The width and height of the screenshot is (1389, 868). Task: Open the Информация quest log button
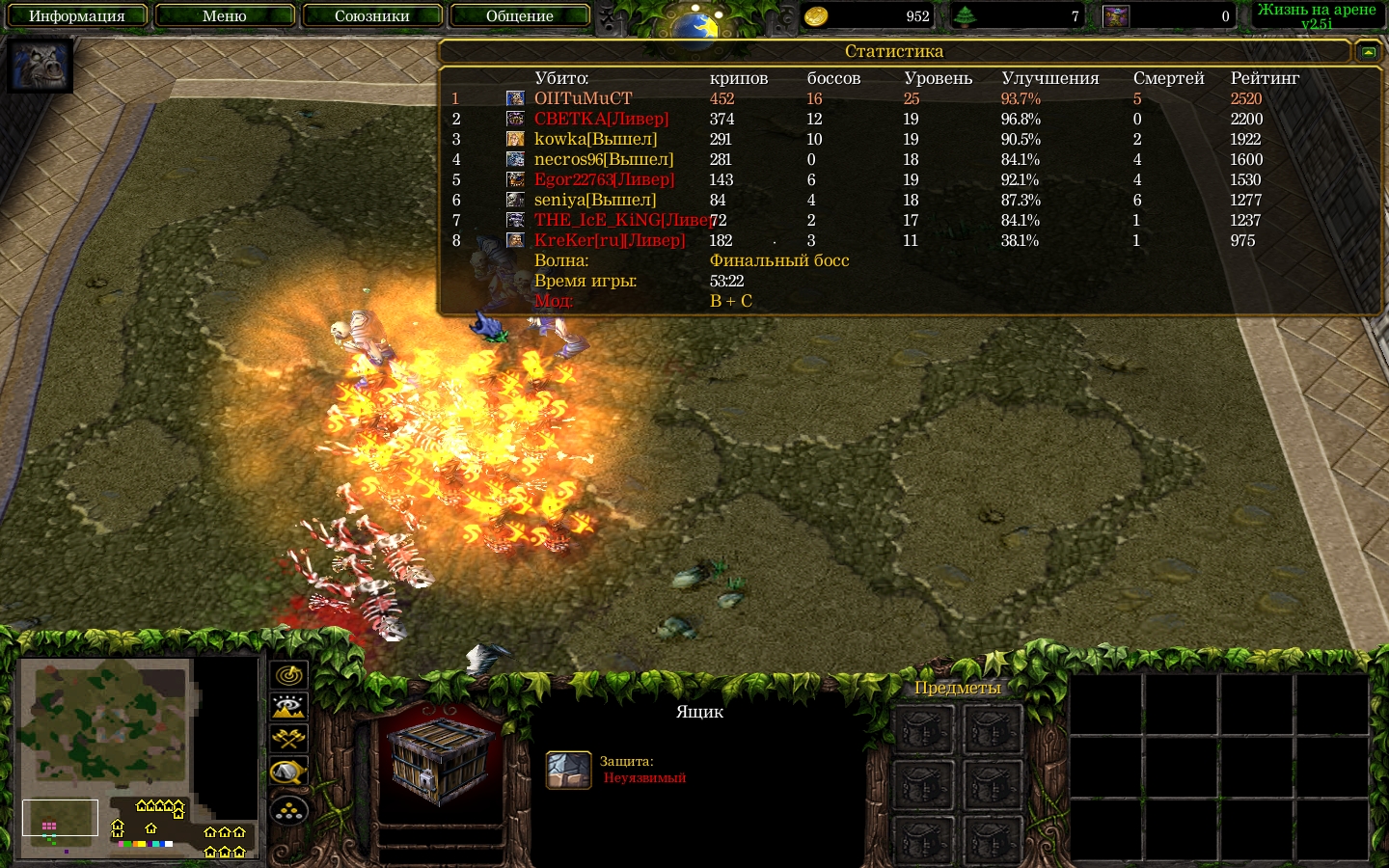click(76, 15)
